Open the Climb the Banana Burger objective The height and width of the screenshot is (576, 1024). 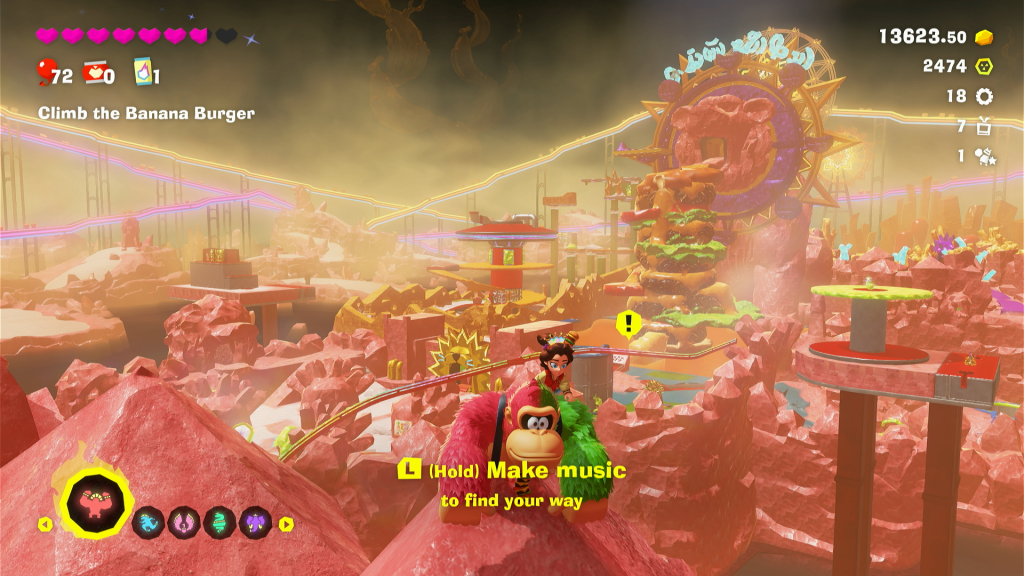pyautogui.click(x=146, y=113)
